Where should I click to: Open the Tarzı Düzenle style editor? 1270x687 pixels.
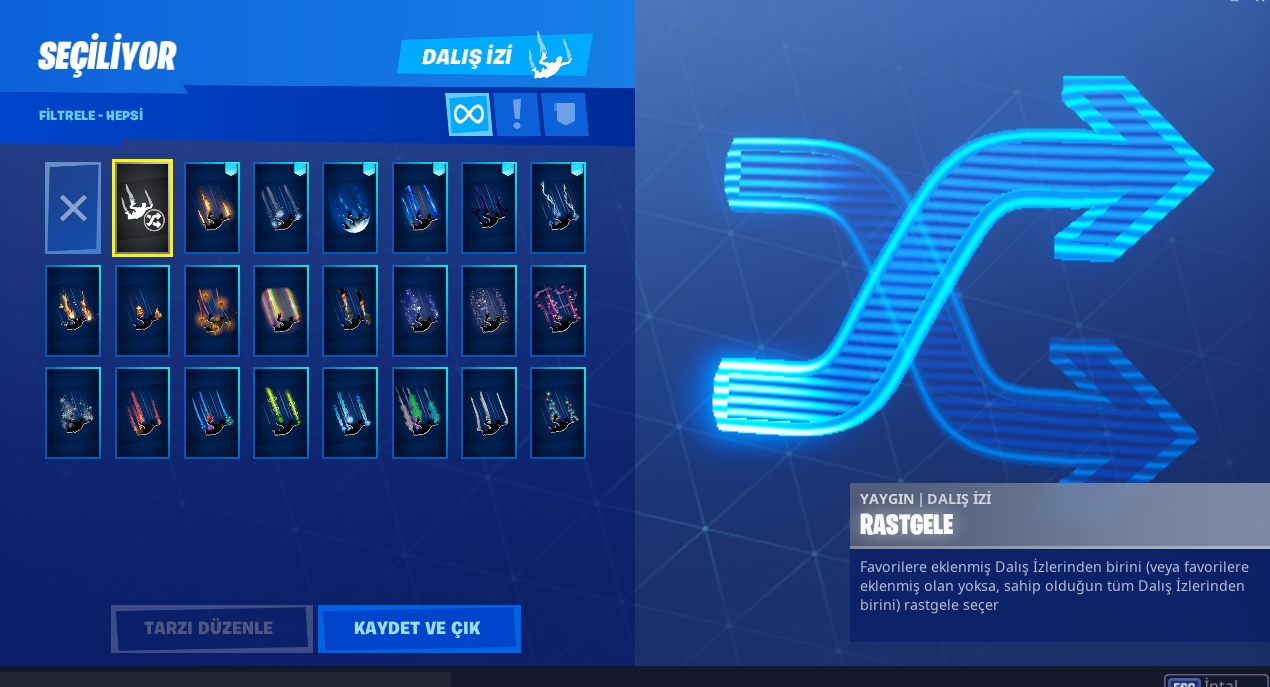[211, 629]
